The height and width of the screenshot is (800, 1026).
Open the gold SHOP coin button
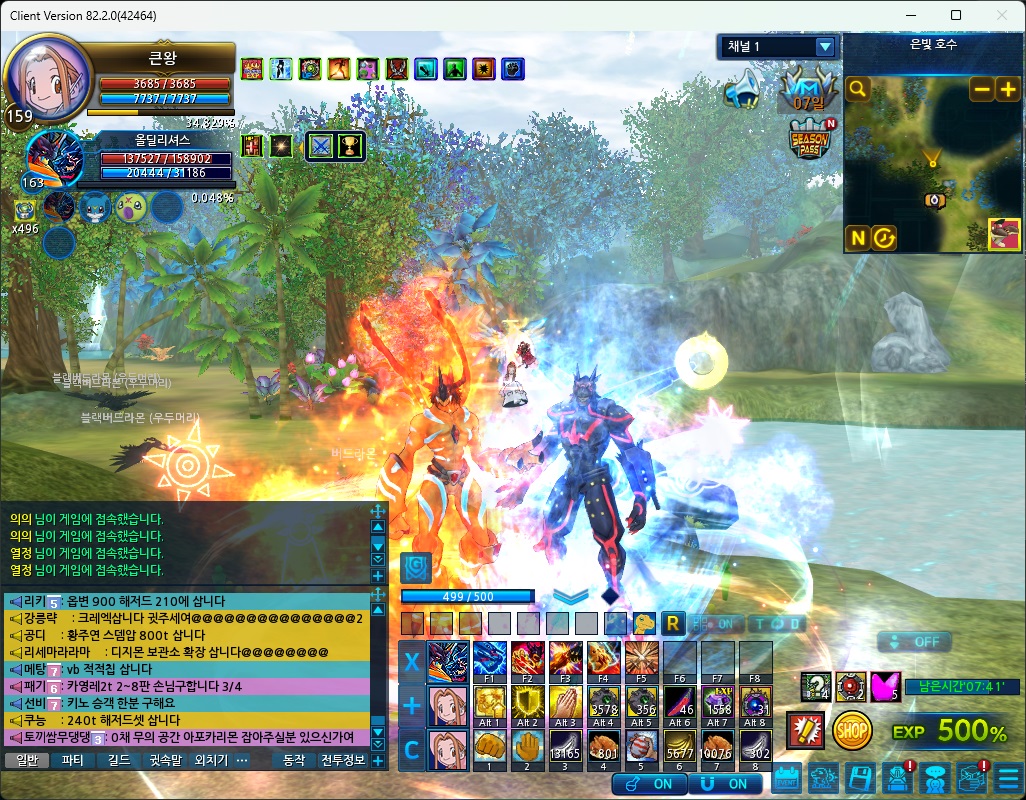(x=851, y=731)
